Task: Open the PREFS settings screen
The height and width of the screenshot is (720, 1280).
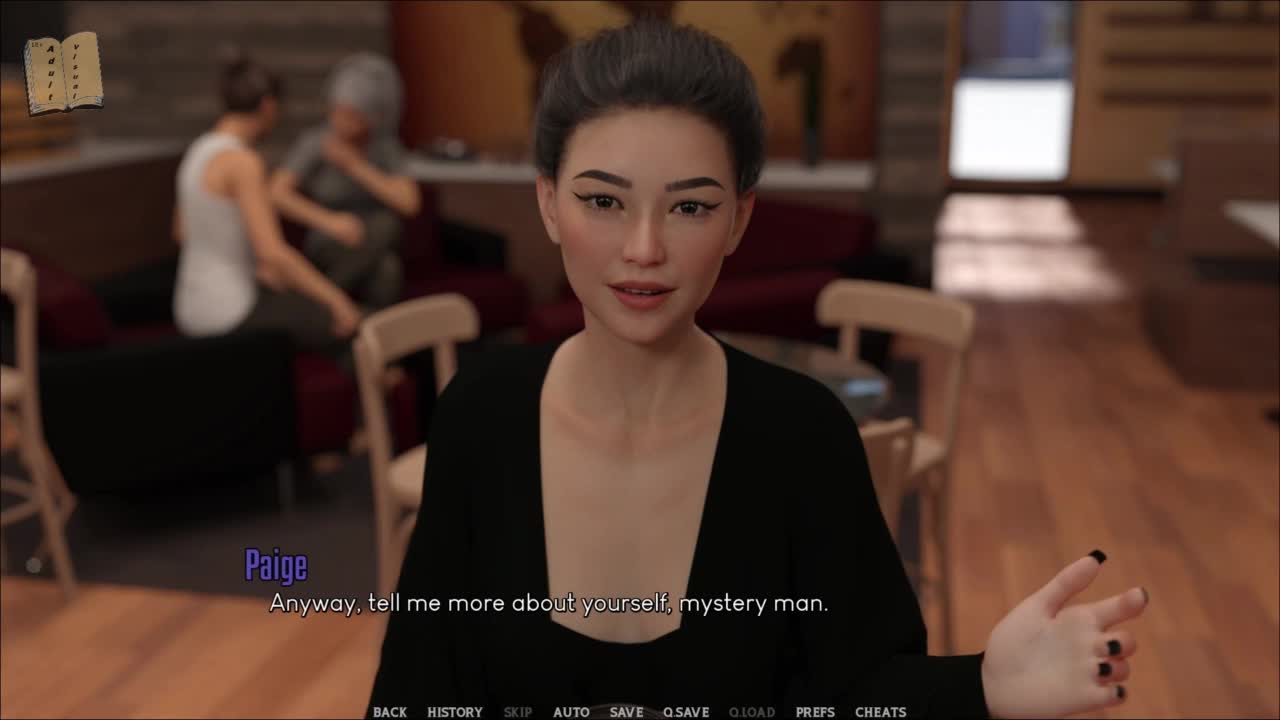Action: click(815, 712)
